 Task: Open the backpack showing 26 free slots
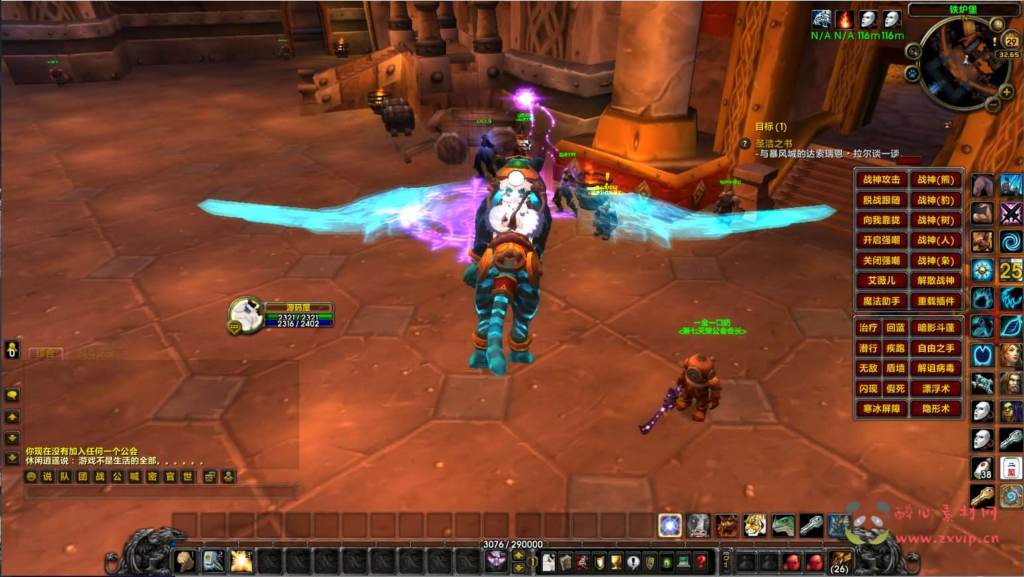click(840, 561)
